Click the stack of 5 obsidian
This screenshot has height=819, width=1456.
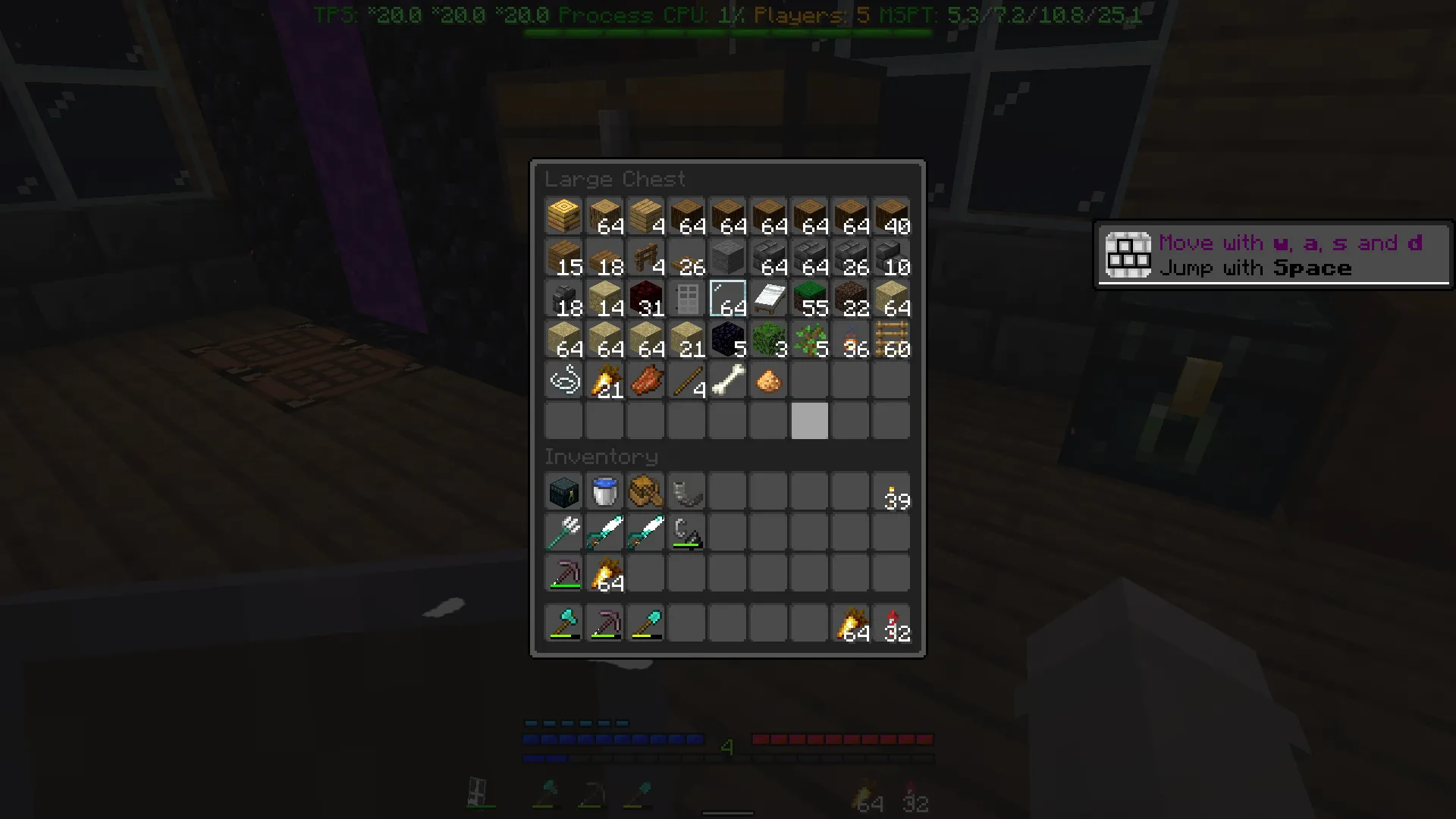click(727, 339)
